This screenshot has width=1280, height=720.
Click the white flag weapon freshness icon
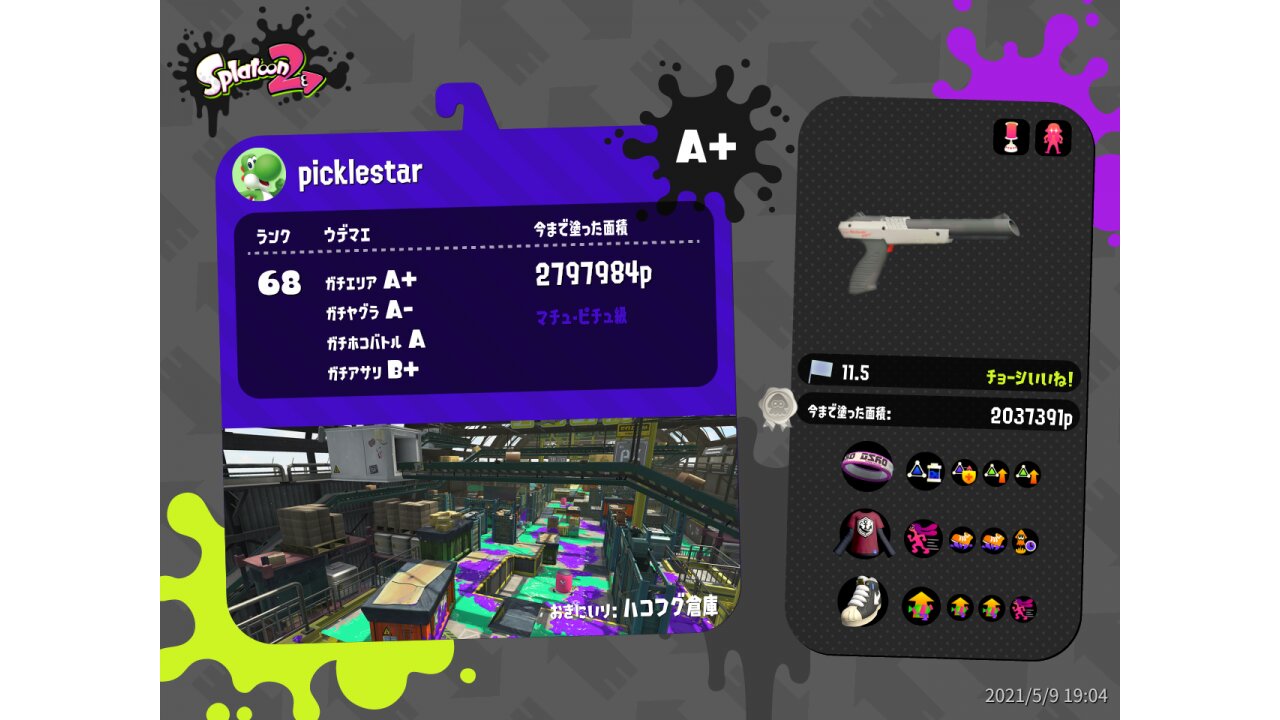[821, 372]
